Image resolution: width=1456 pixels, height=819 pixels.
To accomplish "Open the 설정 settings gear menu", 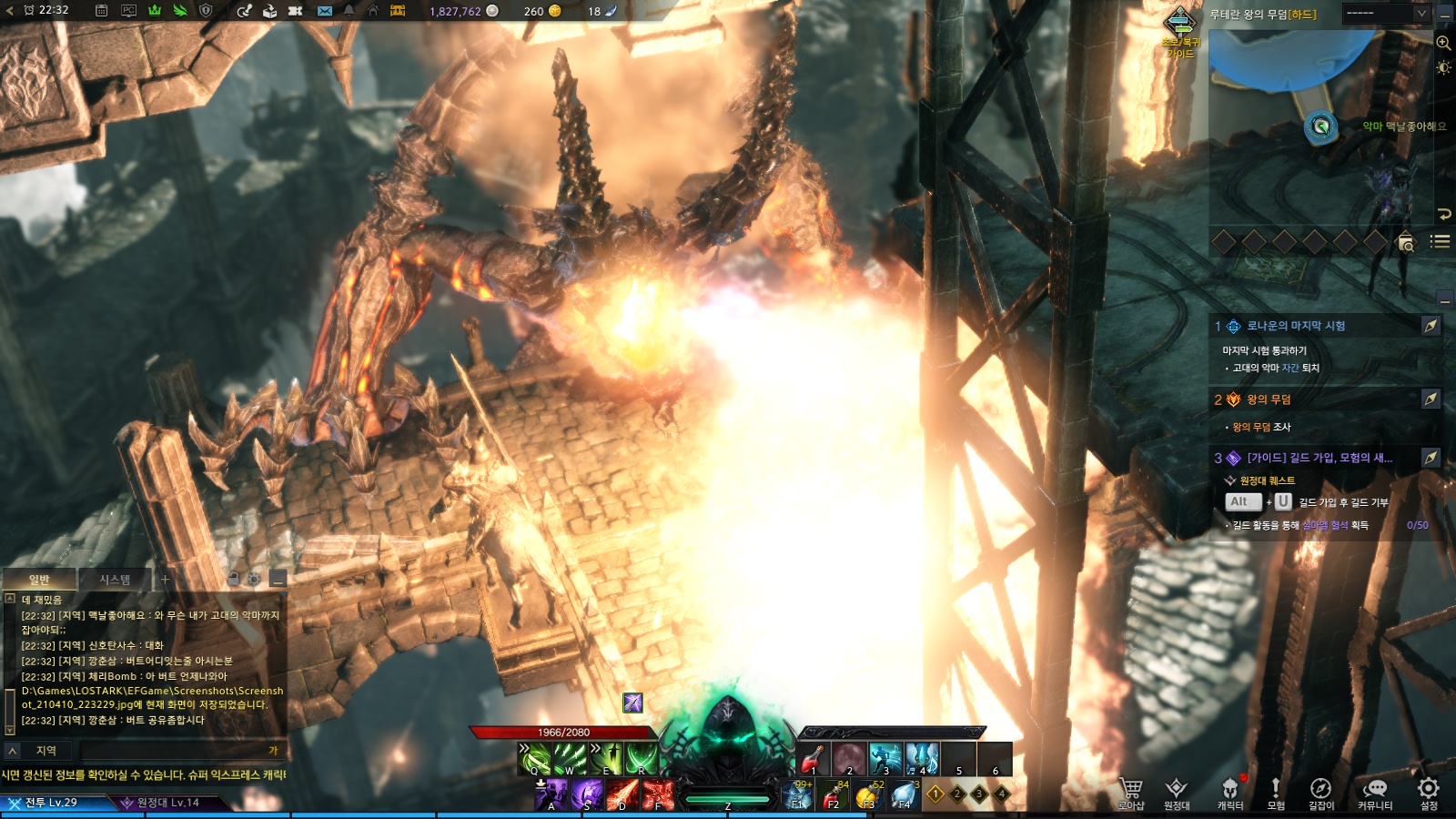I will (x=1429, y=792).
